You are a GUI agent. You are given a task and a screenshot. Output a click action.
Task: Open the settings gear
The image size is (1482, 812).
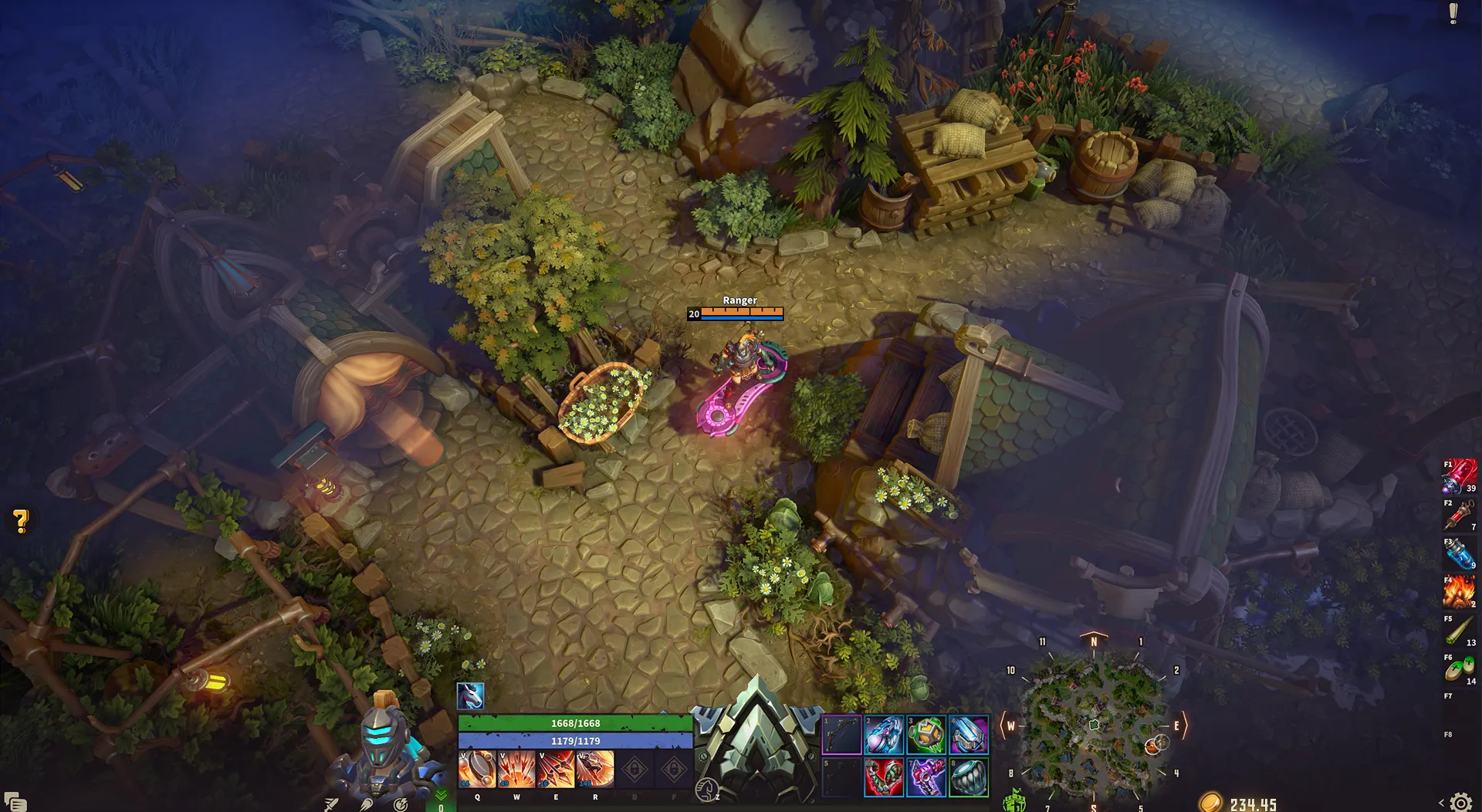pos(1460,803)
